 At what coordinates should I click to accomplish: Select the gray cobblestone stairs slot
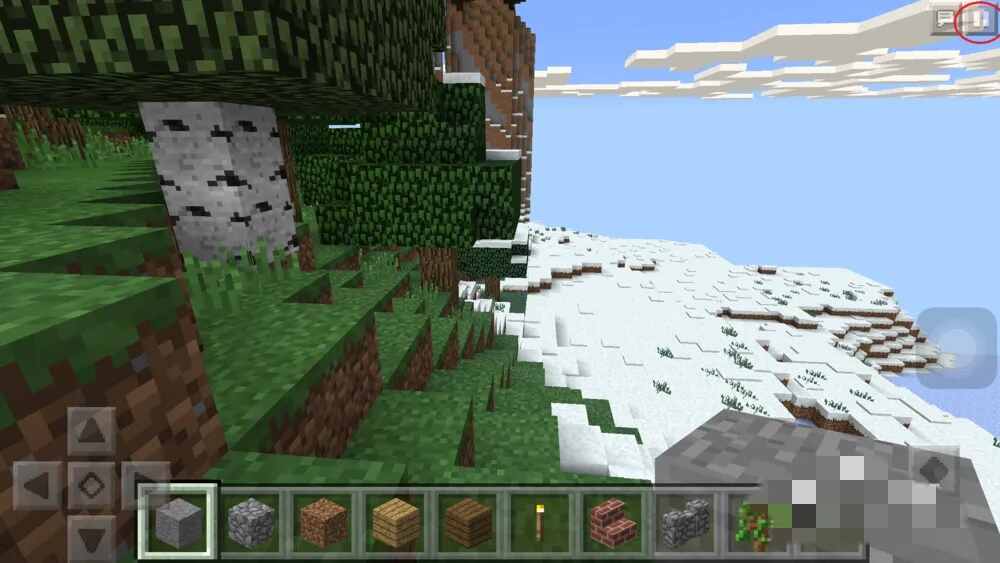(682, 521)
